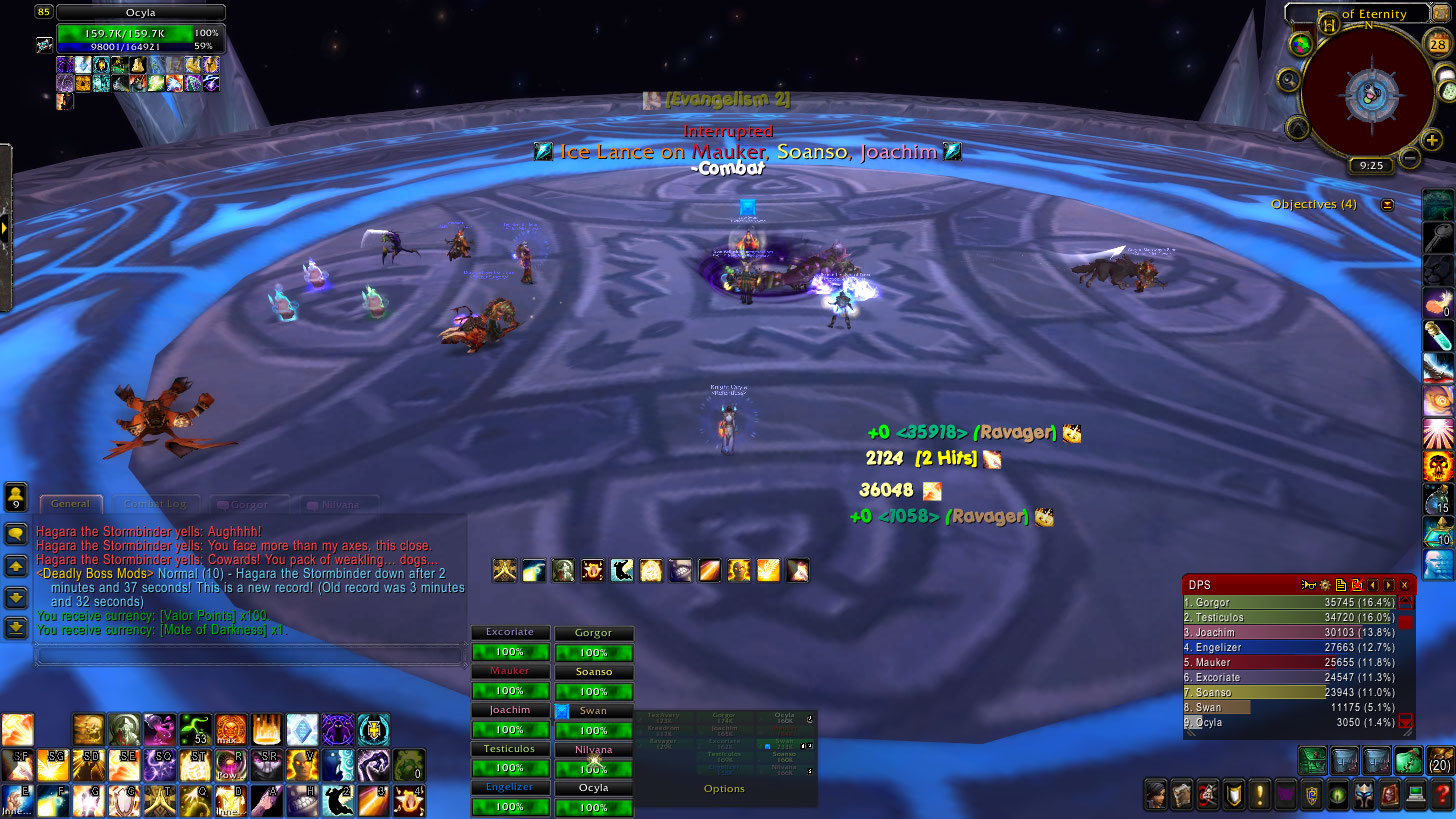Target Nilvana in the raid frames

[593, 759]
